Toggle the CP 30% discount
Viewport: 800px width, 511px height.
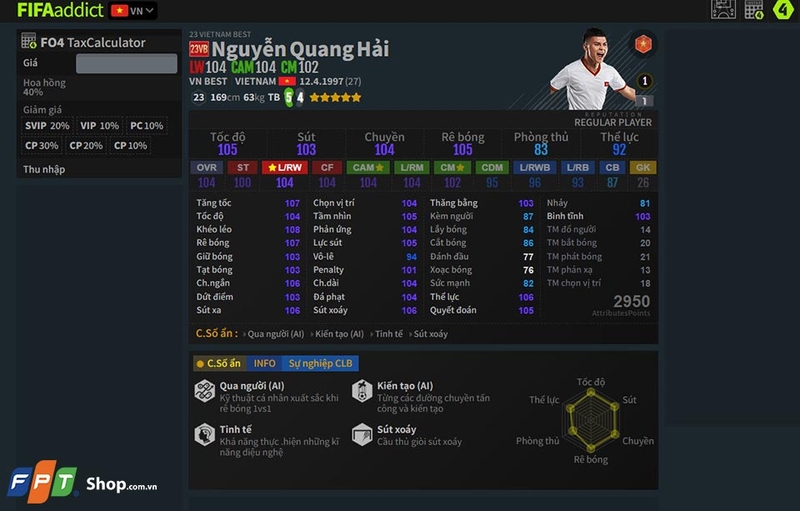pyautogui.click(x=42, y=145)
